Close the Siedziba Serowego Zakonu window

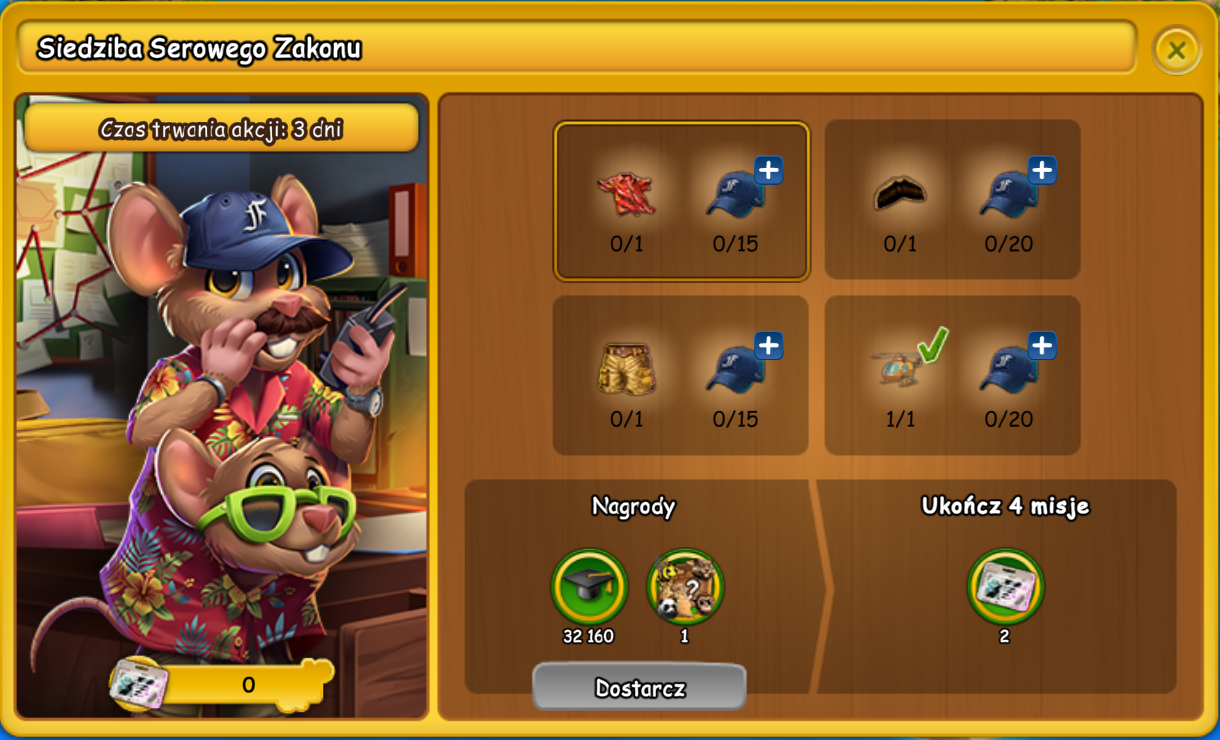pos(1176,50)
